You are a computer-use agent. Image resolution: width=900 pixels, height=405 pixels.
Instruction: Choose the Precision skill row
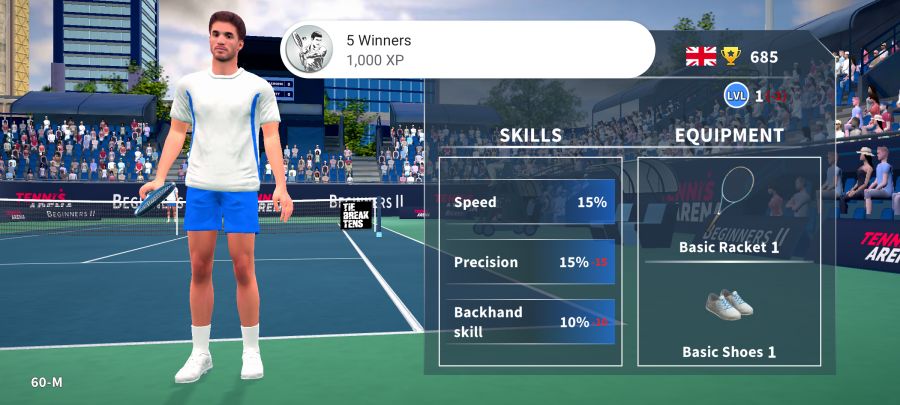coord(530,262)
